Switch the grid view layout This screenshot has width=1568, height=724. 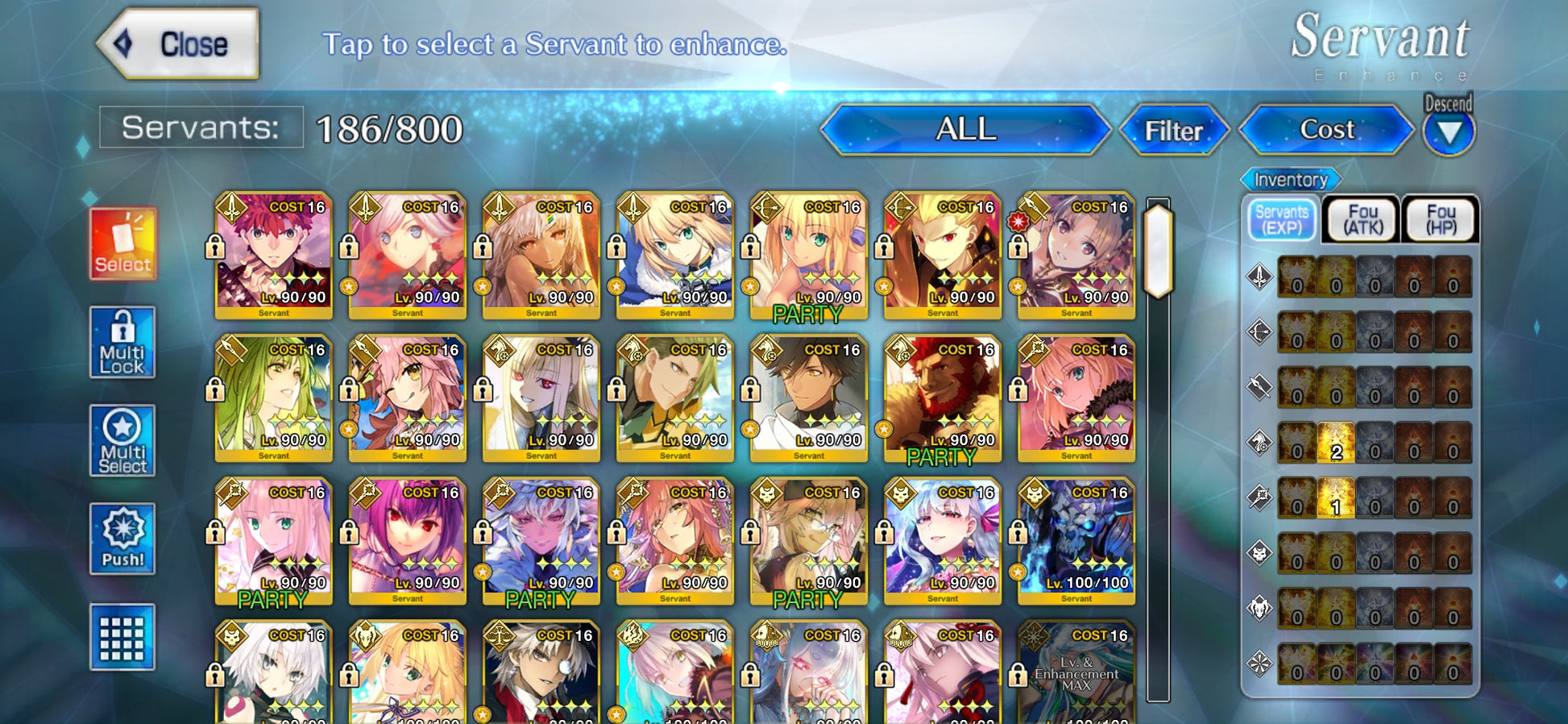(x=122, y=637)
